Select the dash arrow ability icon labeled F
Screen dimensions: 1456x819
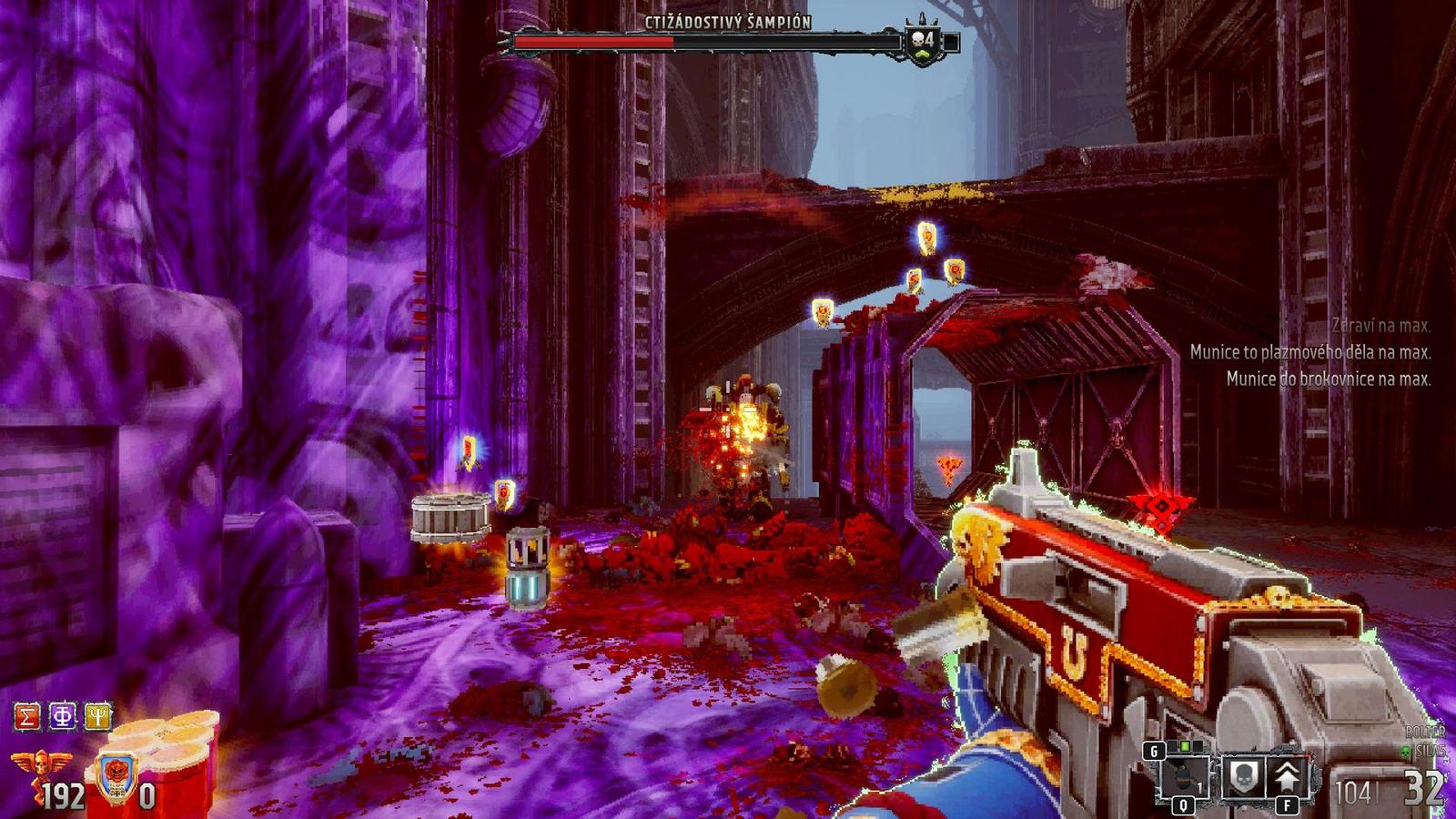[1288, 775]
